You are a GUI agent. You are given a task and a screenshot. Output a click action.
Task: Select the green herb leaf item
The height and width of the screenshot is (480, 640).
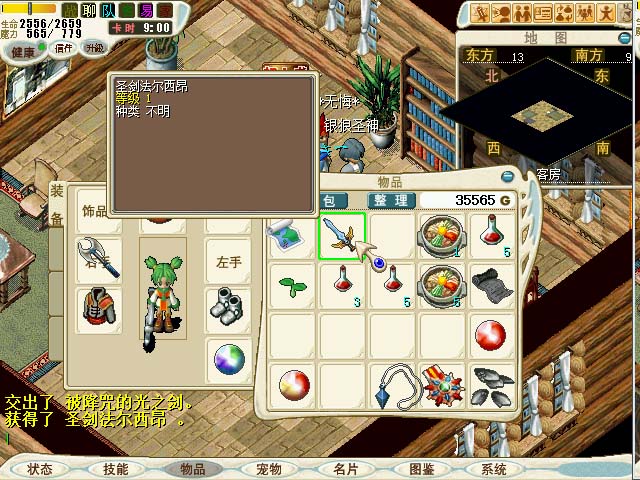291,285
